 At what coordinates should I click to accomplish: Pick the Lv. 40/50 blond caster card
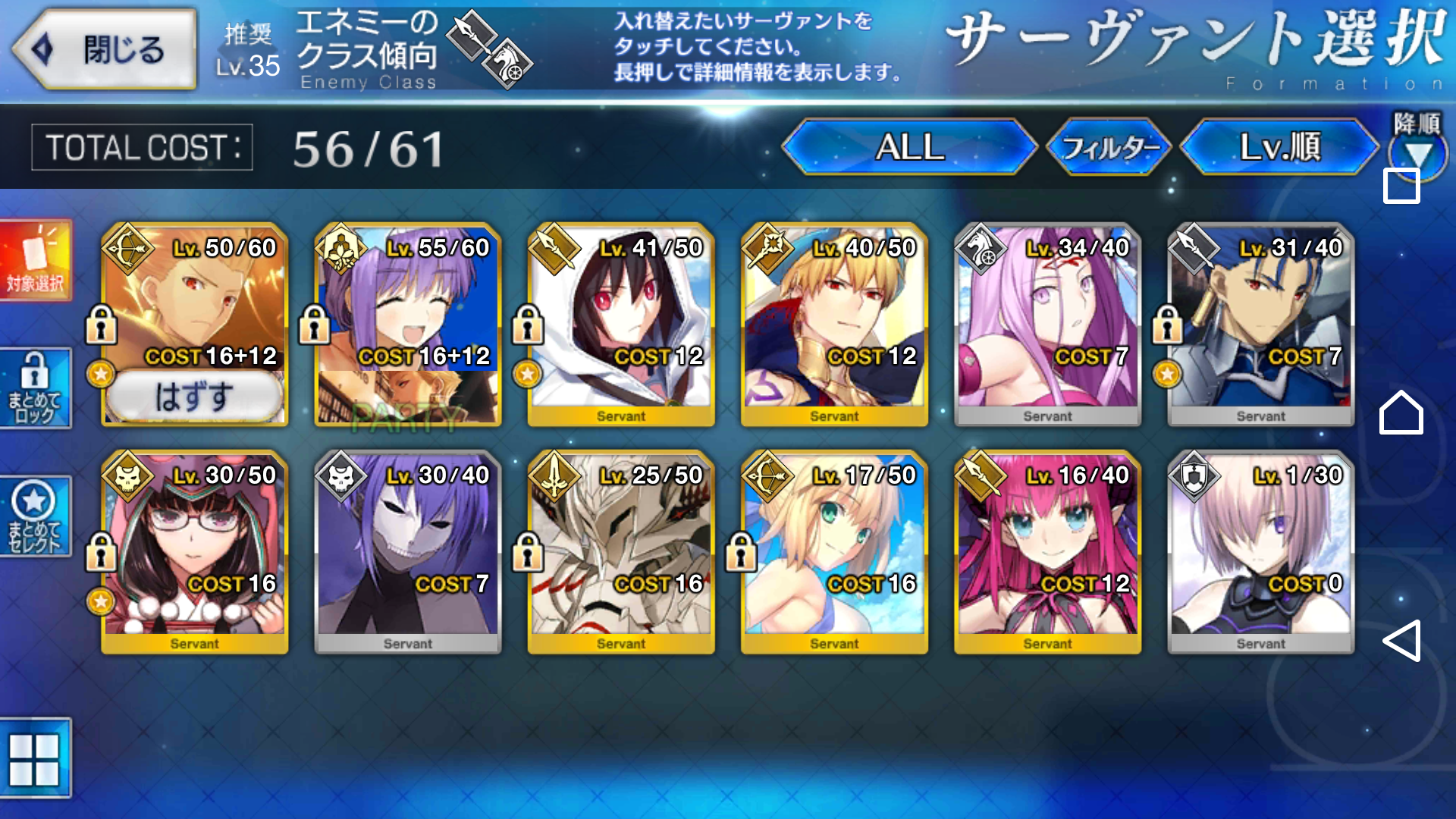coord(834,325)
